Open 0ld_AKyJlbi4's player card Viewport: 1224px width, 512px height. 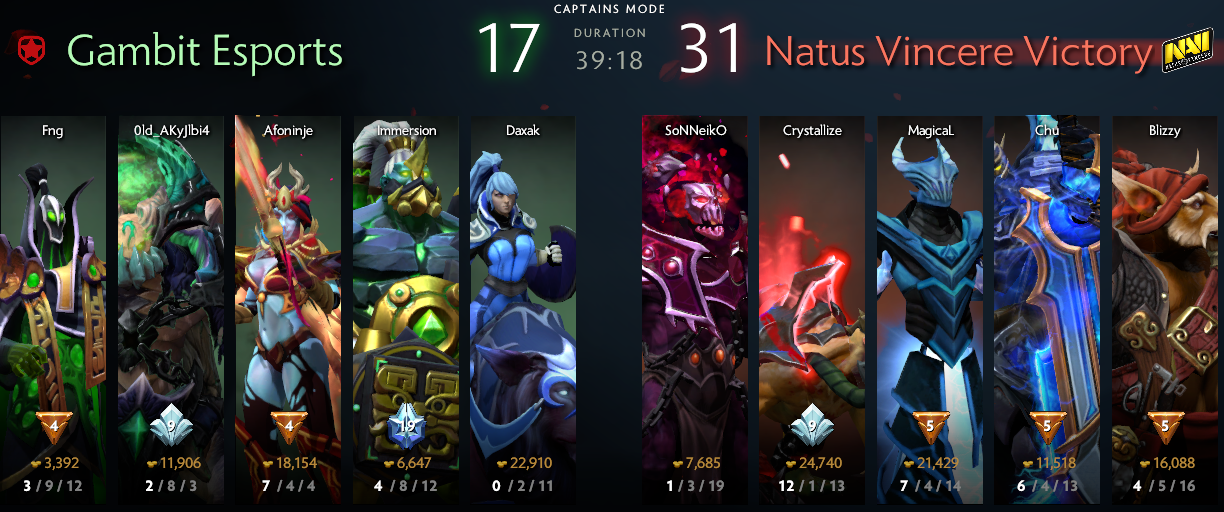tap(171, 300)
